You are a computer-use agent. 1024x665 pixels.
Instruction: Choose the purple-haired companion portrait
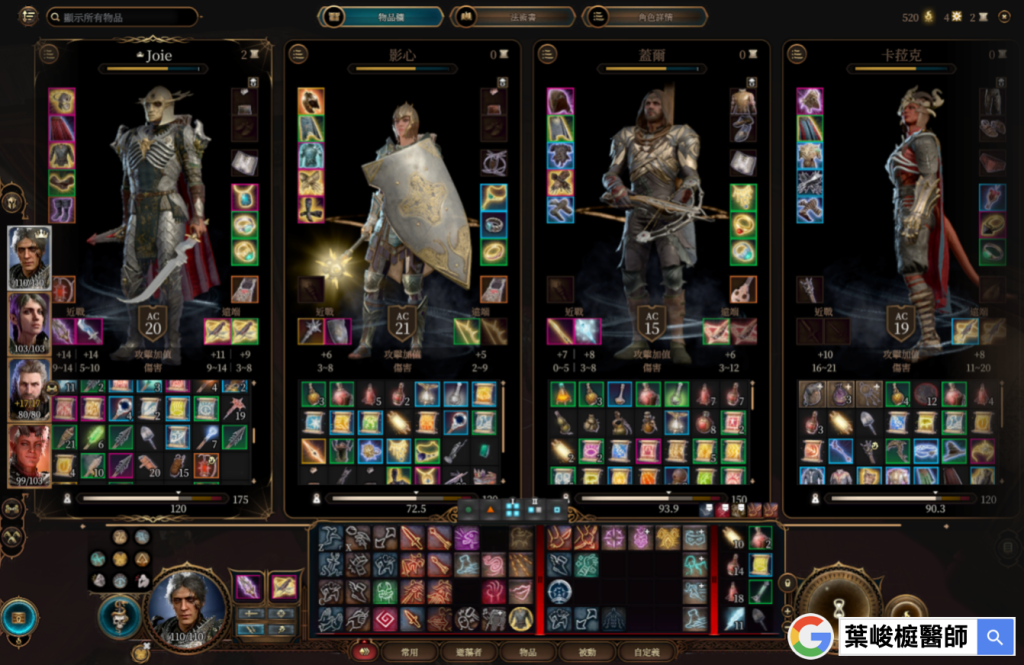(29, 323)
